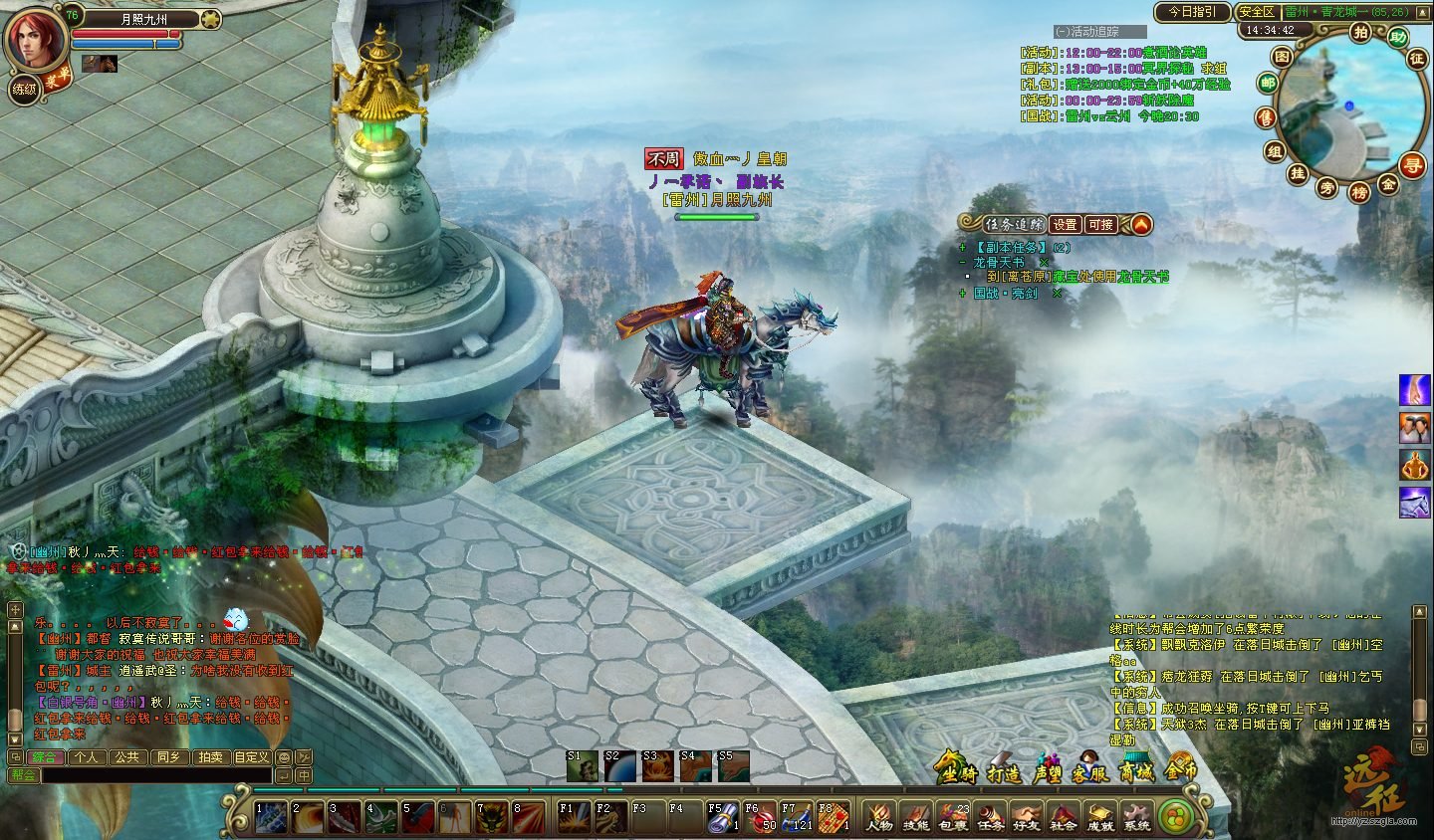This screenshot has width=1434, height=840.
Task: Switch chat to the 拍卖 tab
Action: (210, 757)
